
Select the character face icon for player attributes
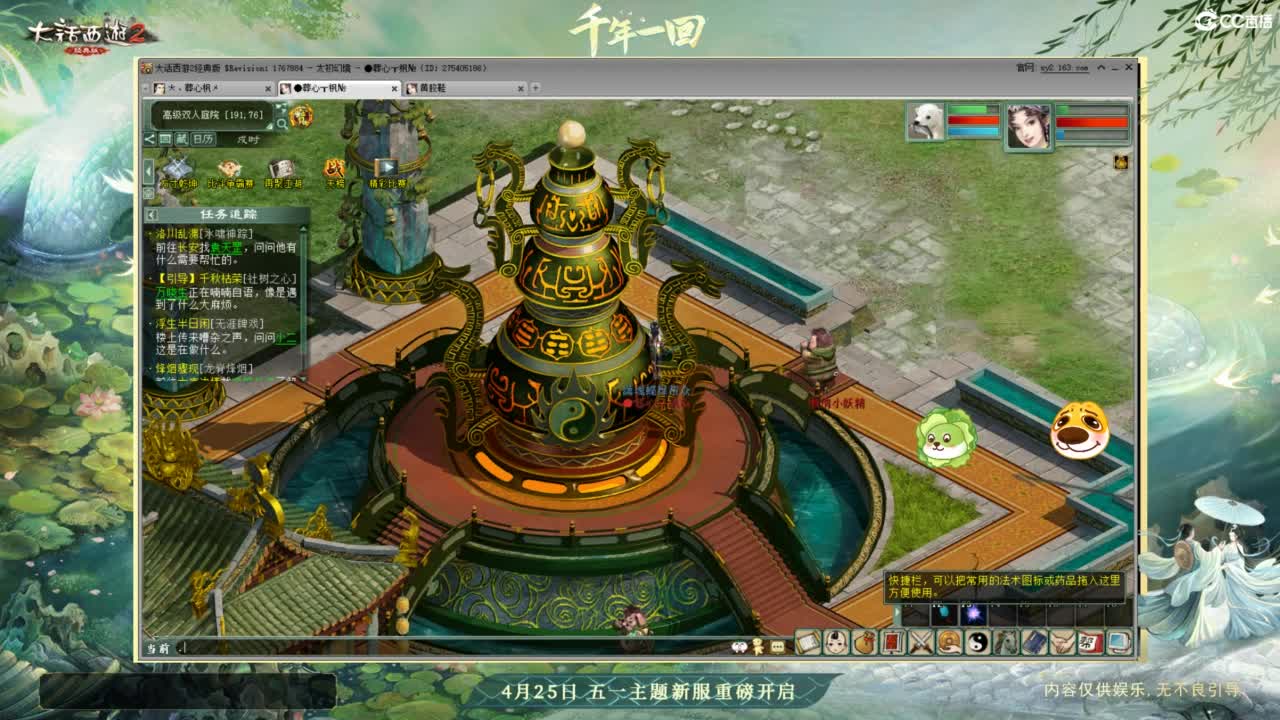point(835,643)
